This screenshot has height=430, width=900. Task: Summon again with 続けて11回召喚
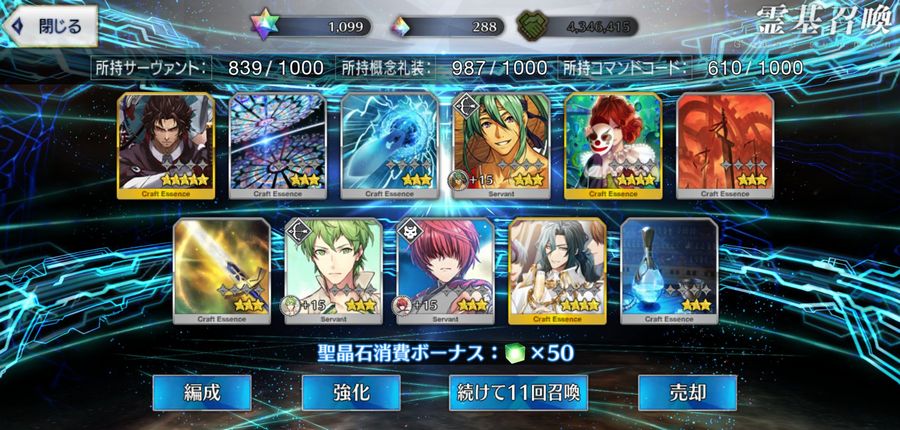[517, 393]
